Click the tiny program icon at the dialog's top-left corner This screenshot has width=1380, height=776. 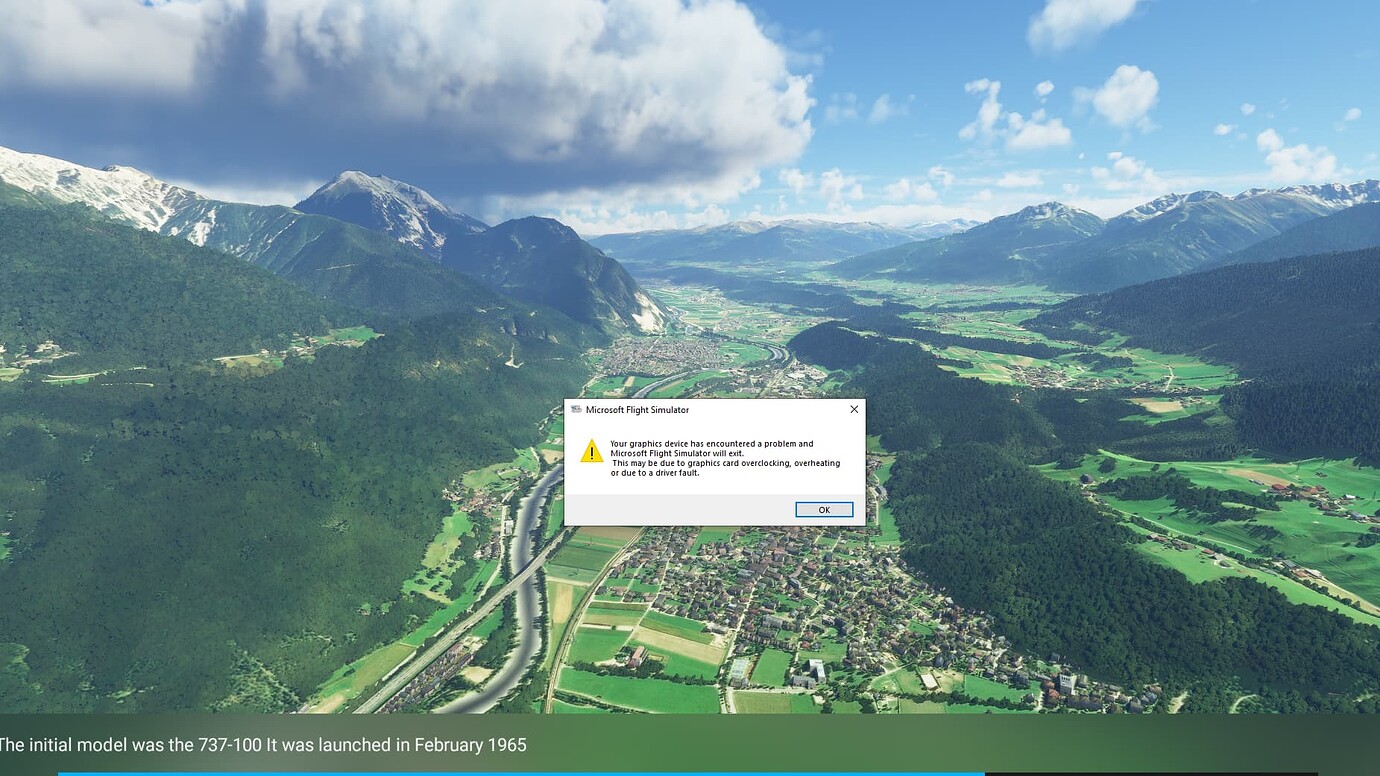(577, 409)
